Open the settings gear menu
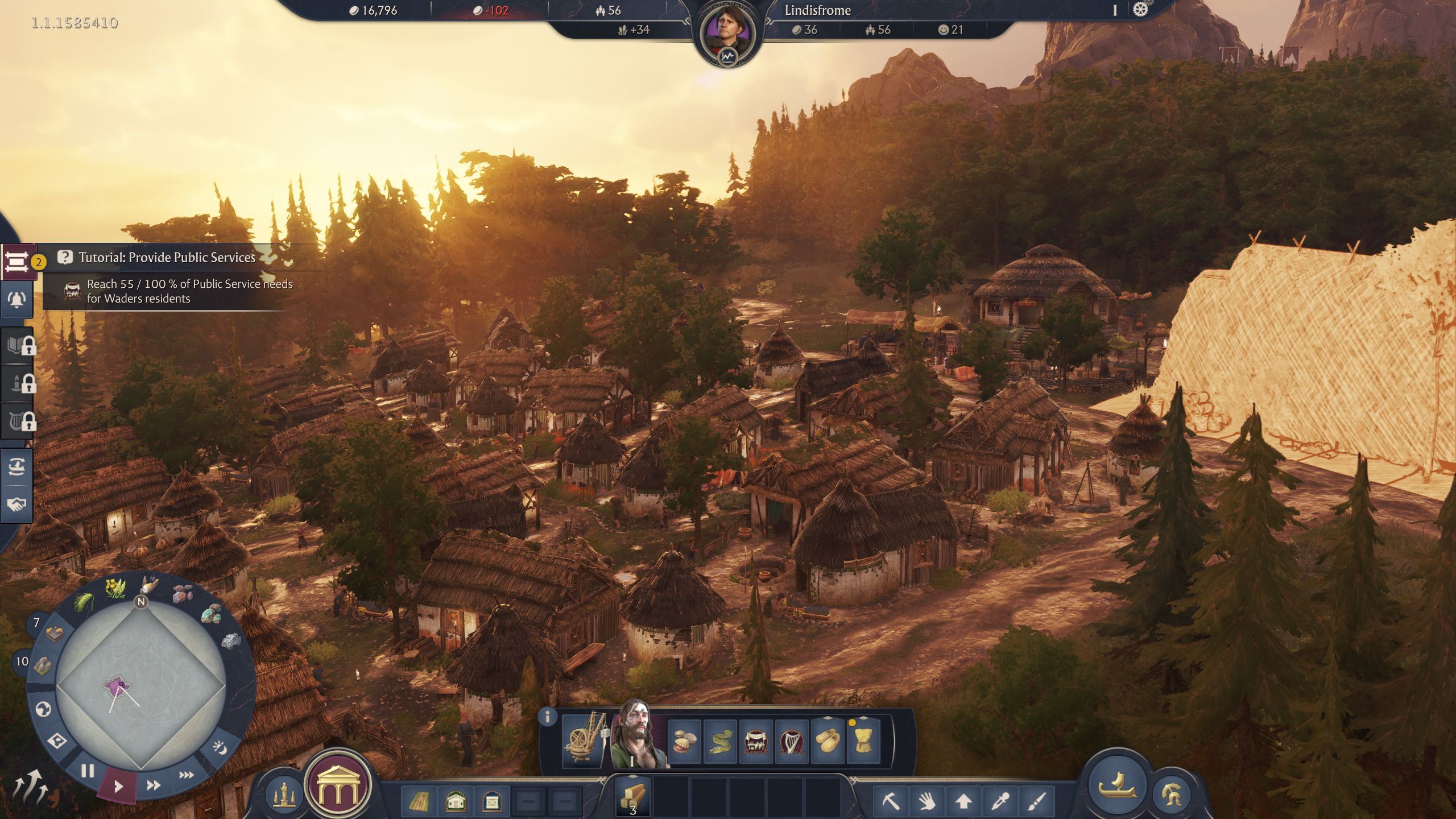Screen dimensions: 1456x819 coord(1140,10)
